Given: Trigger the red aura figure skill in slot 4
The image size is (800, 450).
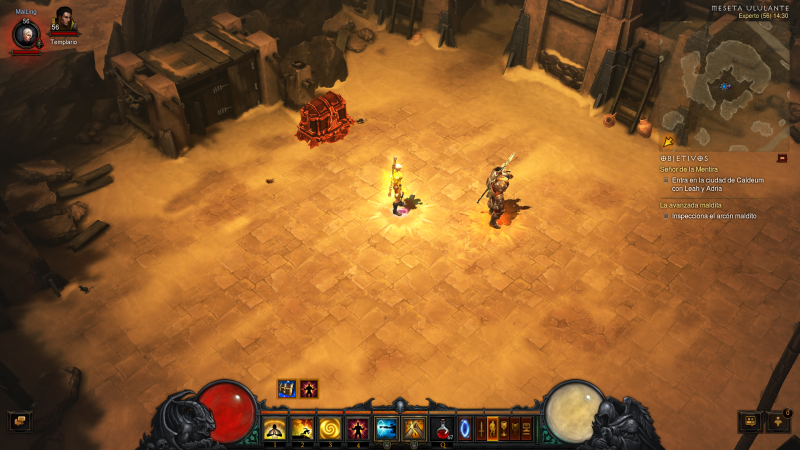Looking at the screenshot, I should click(358, 429).
